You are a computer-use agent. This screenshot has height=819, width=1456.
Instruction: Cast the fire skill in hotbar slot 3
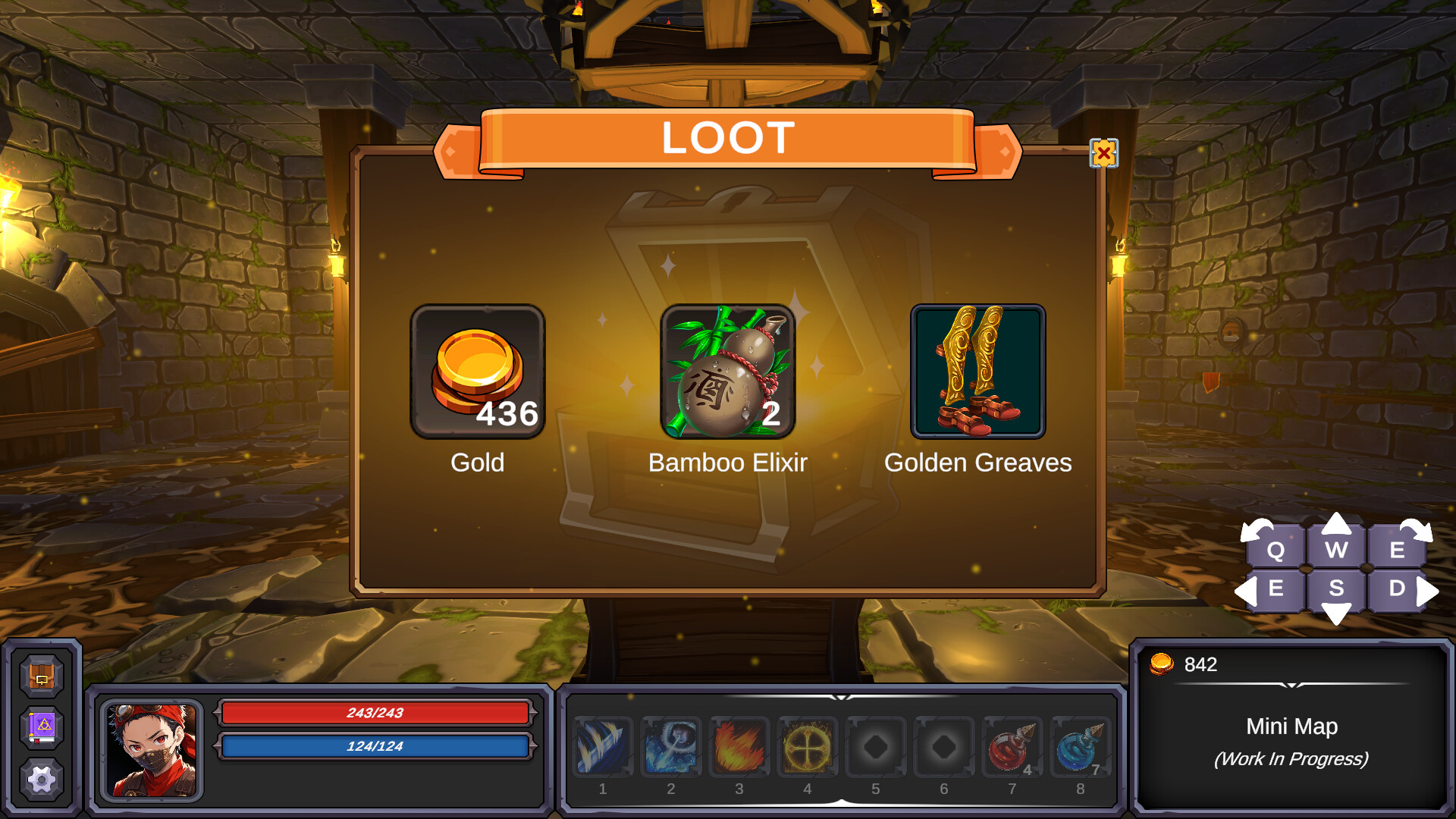(x=739, y=747)
